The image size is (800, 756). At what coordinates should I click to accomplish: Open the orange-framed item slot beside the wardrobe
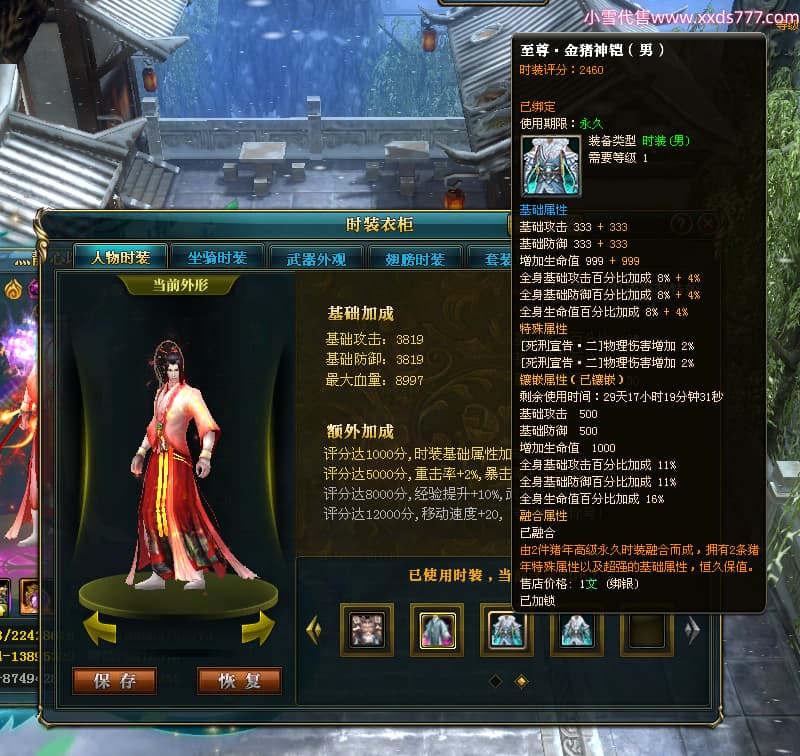(x=29, y=595)
